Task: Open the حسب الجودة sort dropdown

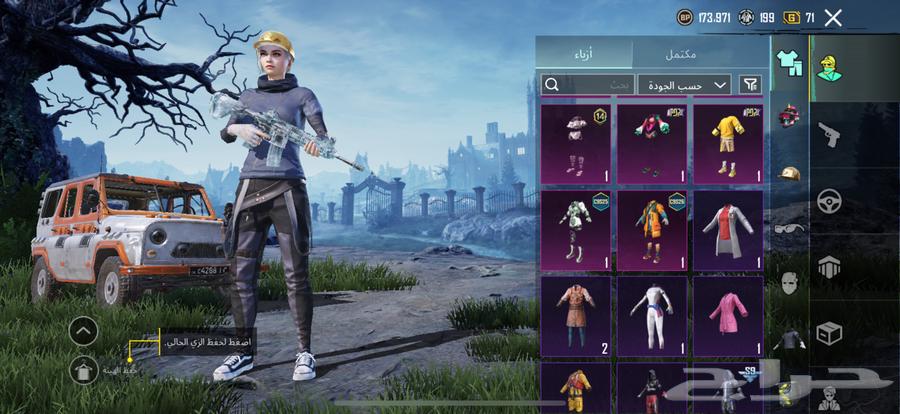Action: click(684, 84)
